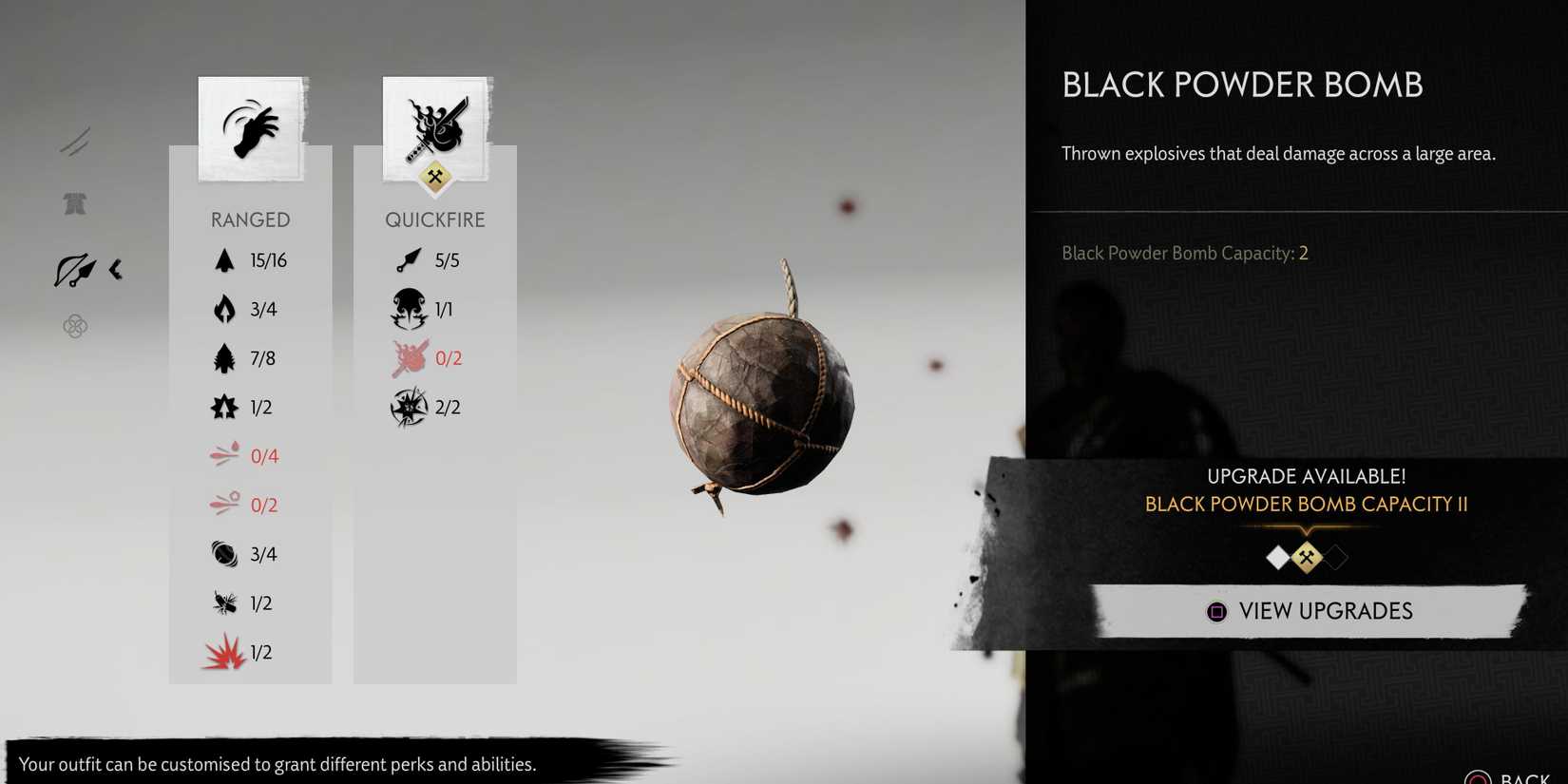
Task: Select the highlighted upgrade tier diamond
Action: click(x=1307, y=558)
